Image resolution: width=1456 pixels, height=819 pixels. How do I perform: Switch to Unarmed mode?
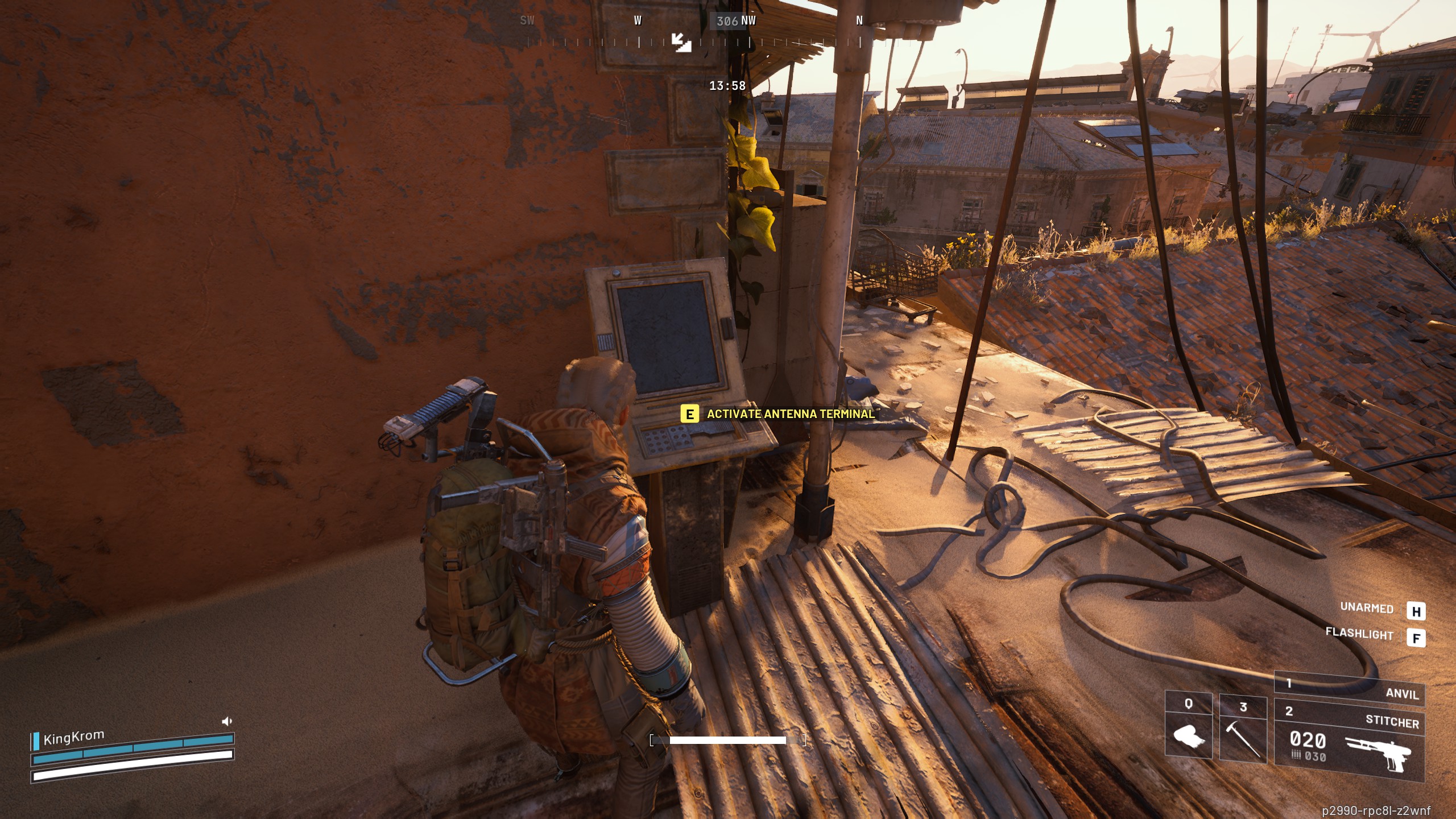pos(1369,608)
